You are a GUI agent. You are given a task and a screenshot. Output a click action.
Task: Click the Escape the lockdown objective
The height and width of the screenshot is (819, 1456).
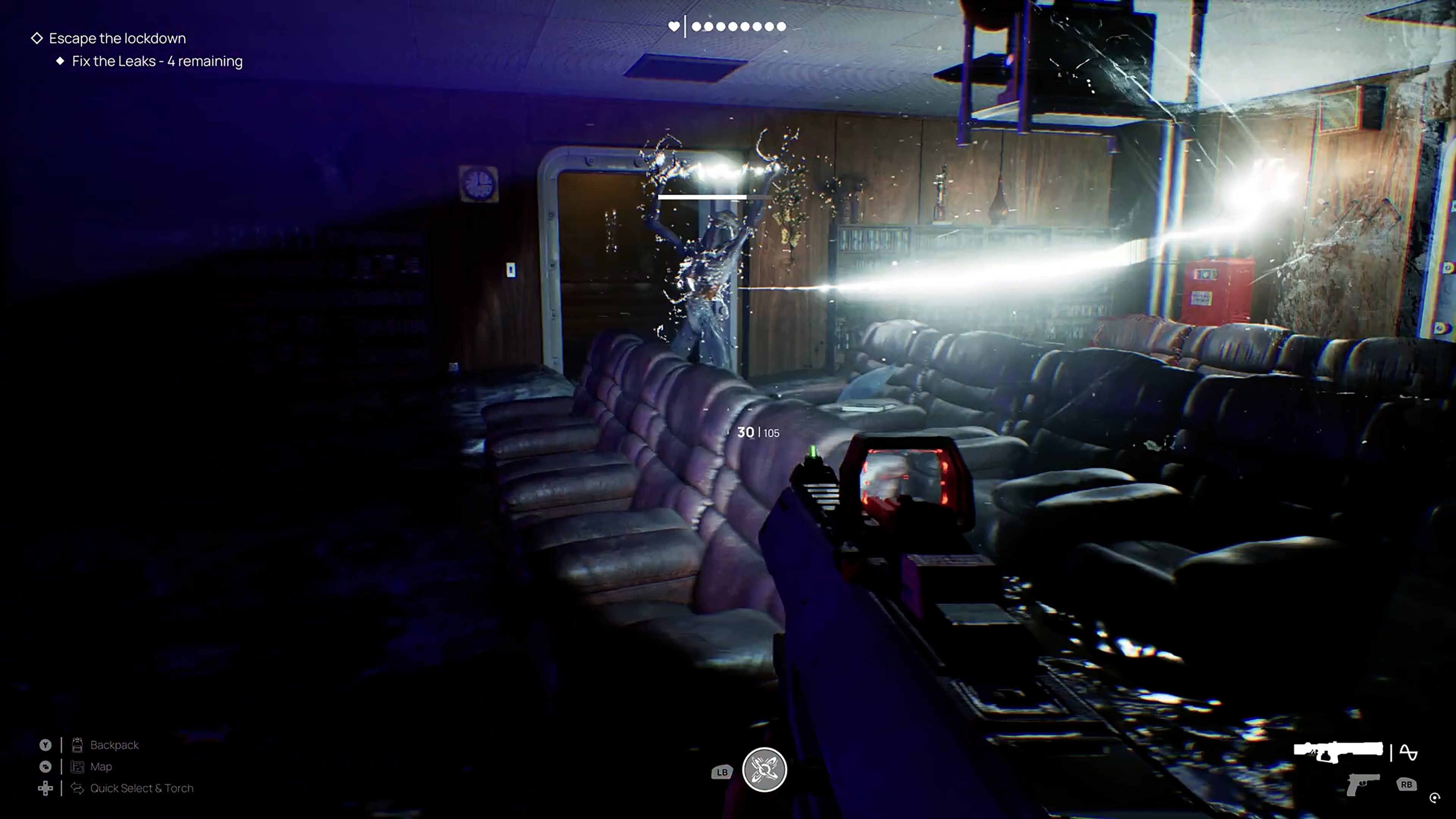coord(117,38)
